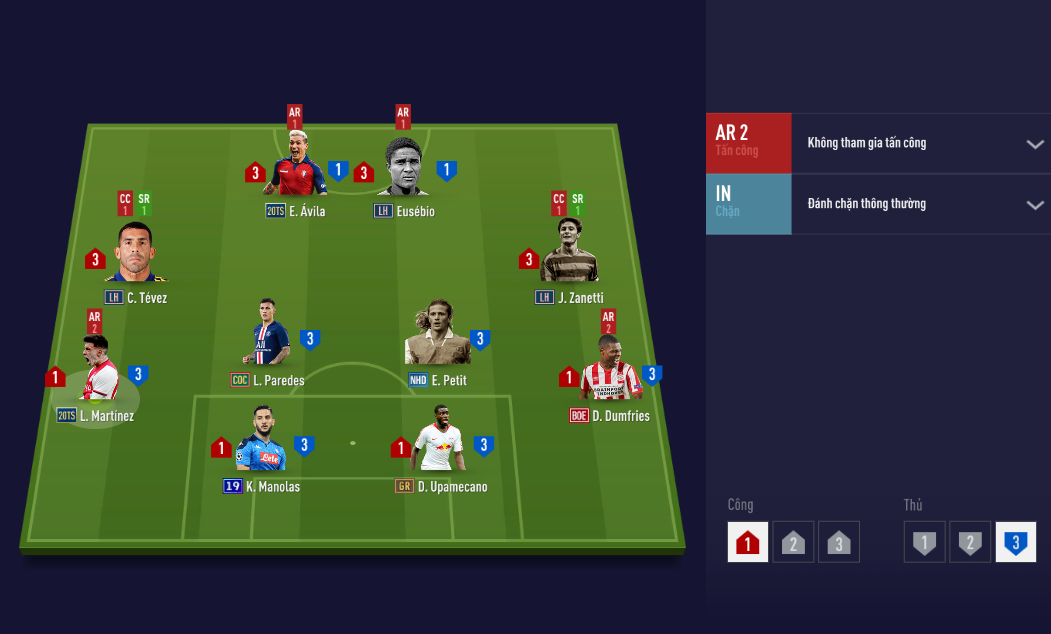This screenshot has width=1051, height=634.
Task: Set attack level (Công) to 3
Action: [x=838, y=543]
